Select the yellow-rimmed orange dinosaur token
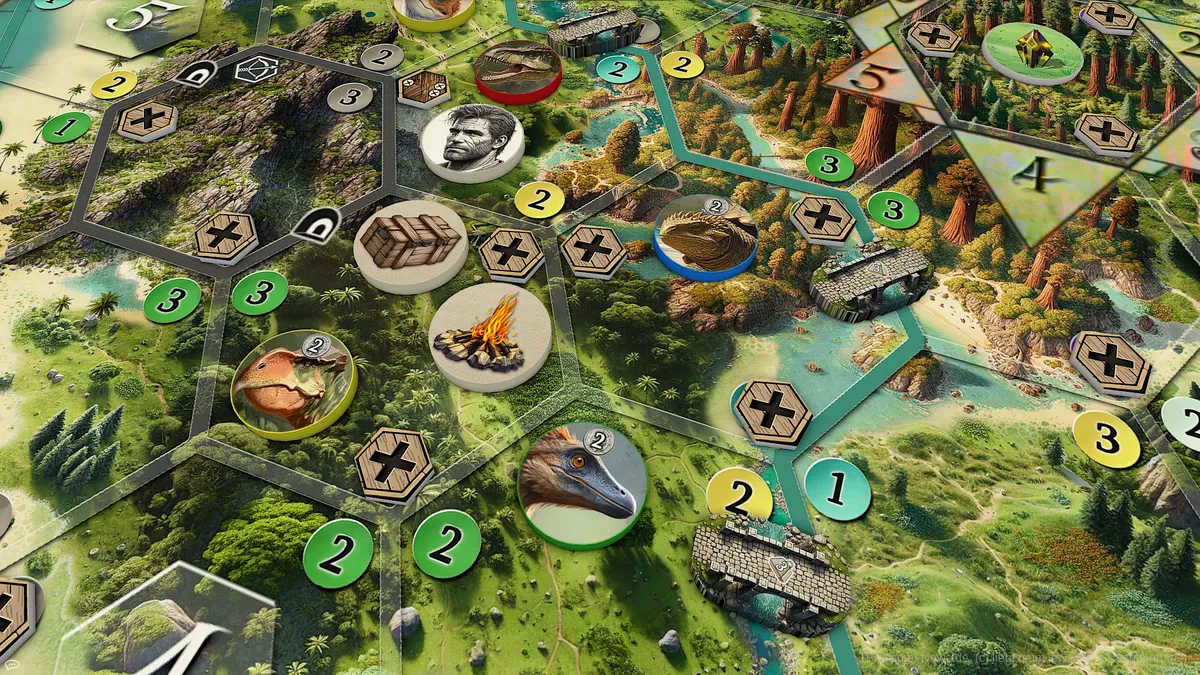The image size is (1200, 675). pyautogui.click(x=294, y=384)
